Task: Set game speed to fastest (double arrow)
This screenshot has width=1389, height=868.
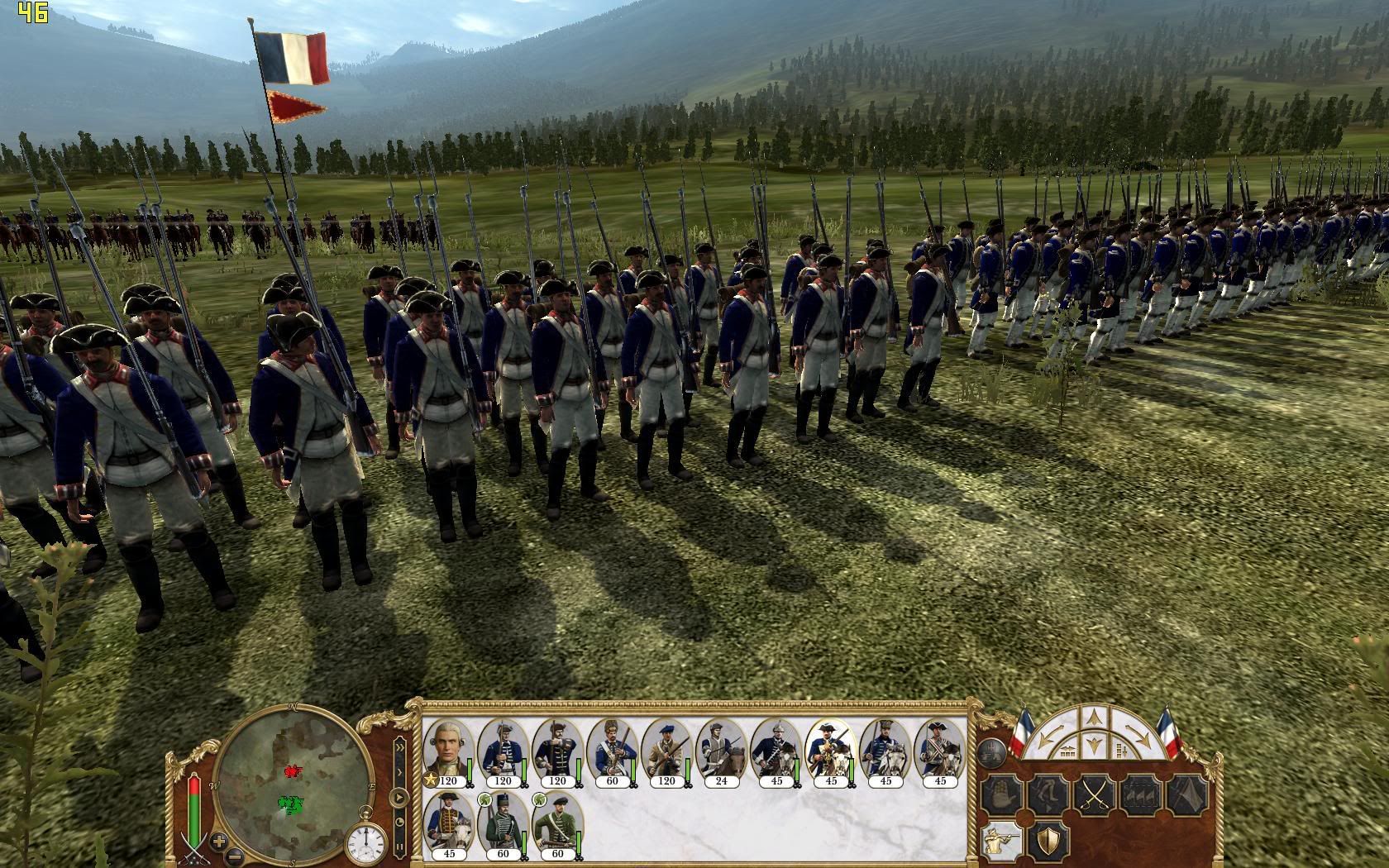Action: 400,746
